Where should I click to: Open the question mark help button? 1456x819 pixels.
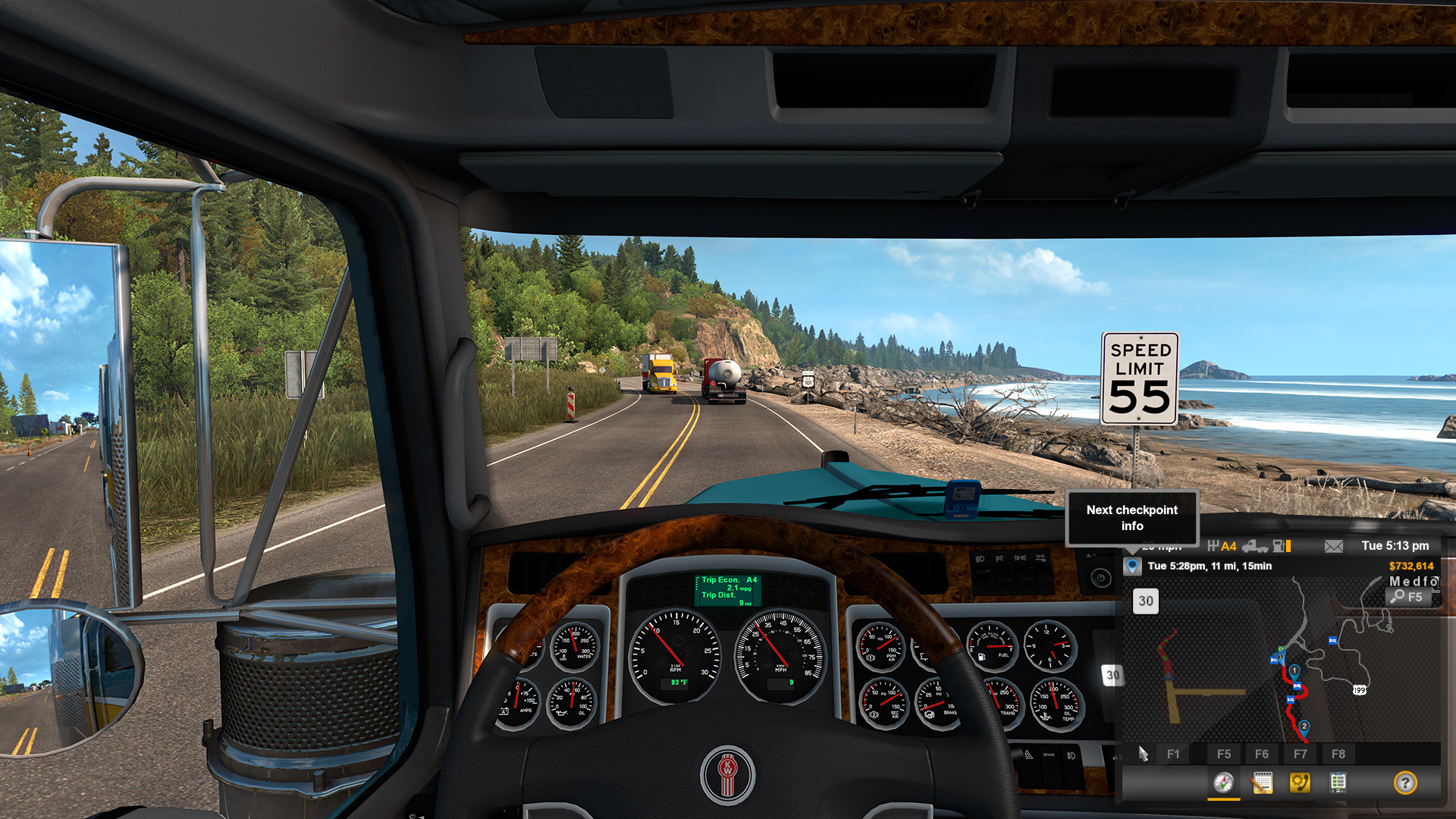click(x=1404, y=783)
